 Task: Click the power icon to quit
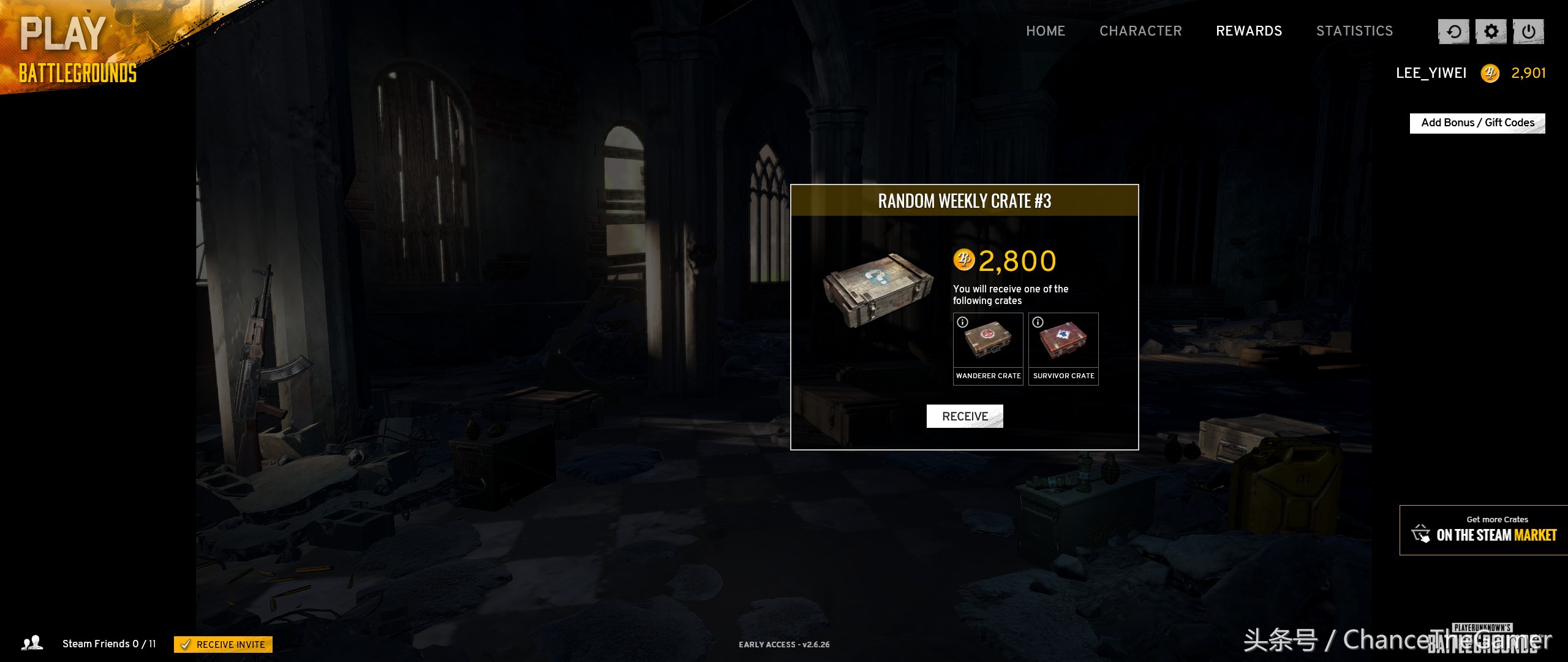1528,32
